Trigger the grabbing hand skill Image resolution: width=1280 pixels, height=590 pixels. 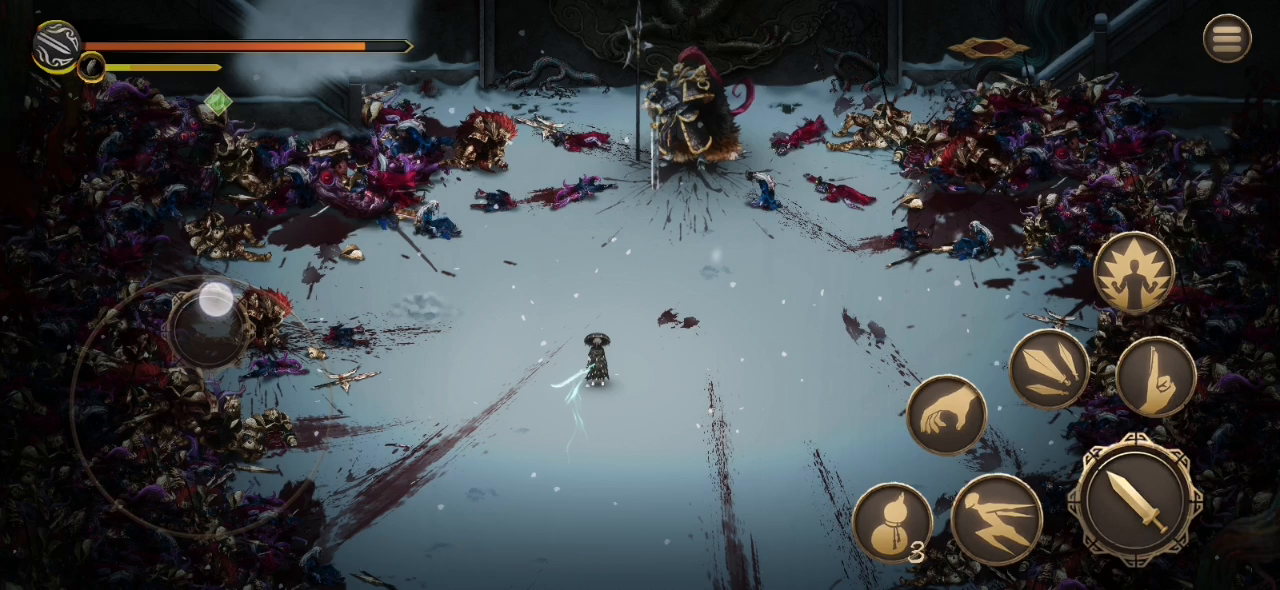[946, 414]
